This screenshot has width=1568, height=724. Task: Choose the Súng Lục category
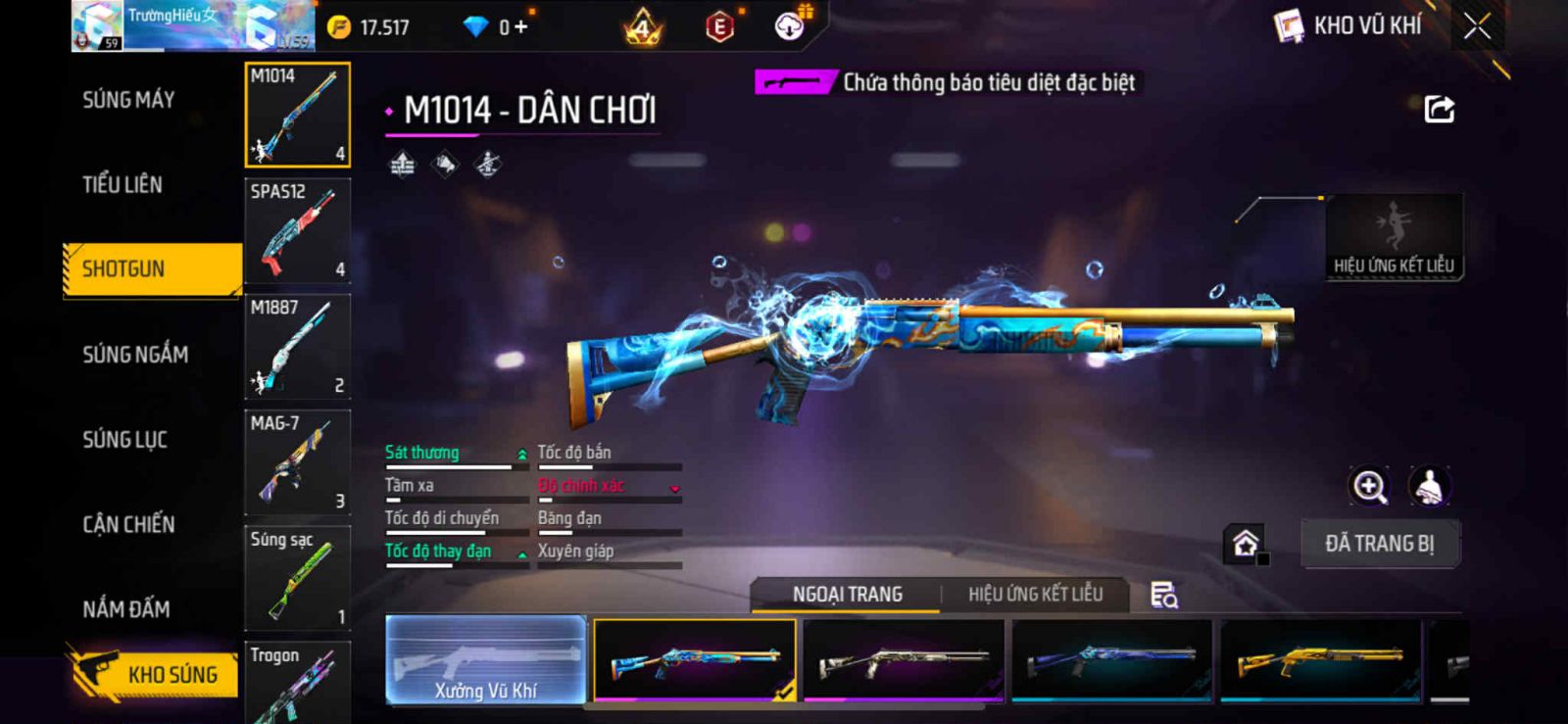coord(125,439)
